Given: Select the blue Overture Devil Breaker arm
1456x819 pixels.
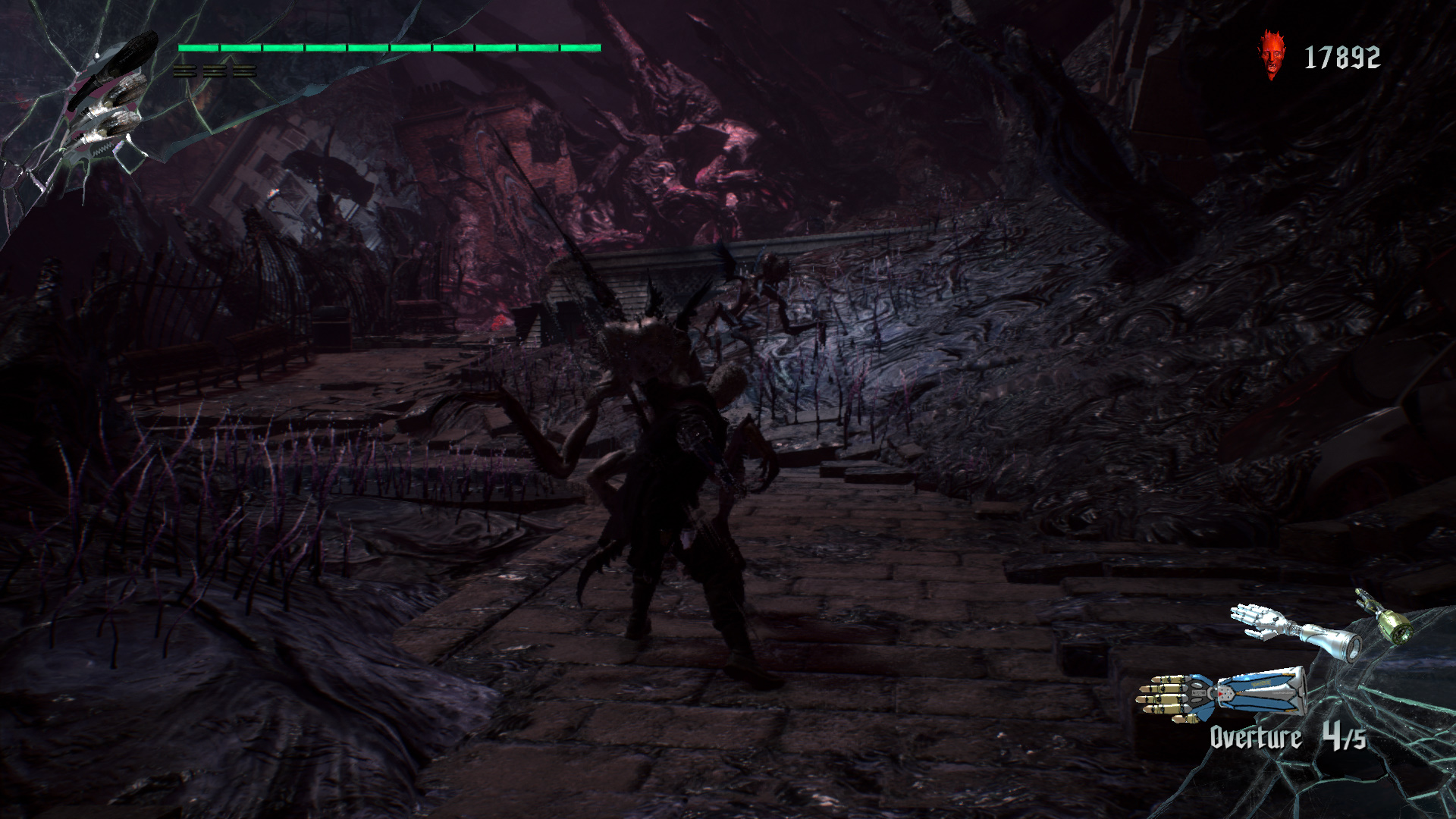Looking at the screenshot, I should pos(1221,693).
